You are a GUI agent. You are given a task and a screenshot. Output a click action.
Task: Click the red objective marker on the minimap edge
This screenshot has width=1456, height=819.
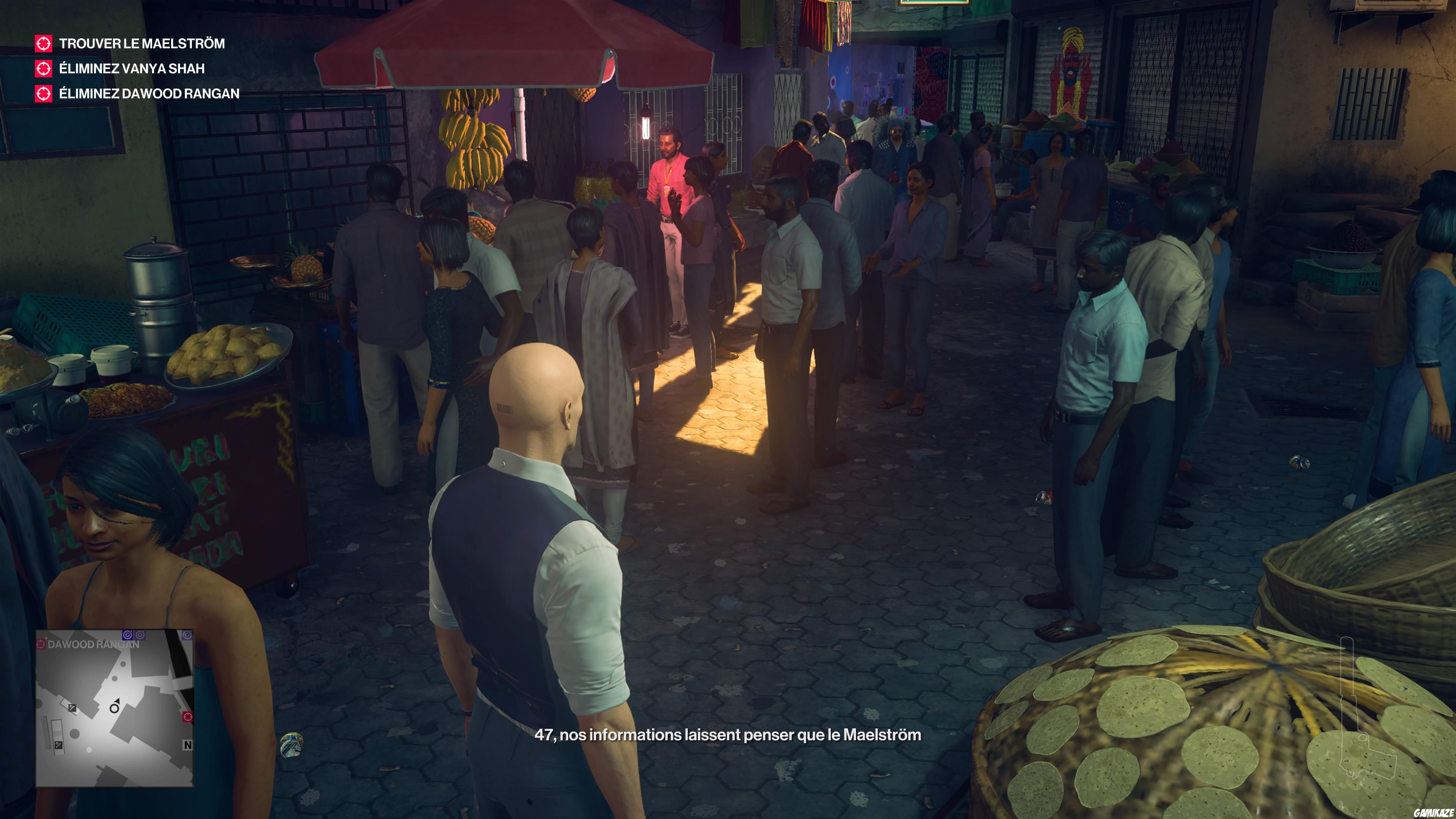click(x=188, y=717)
